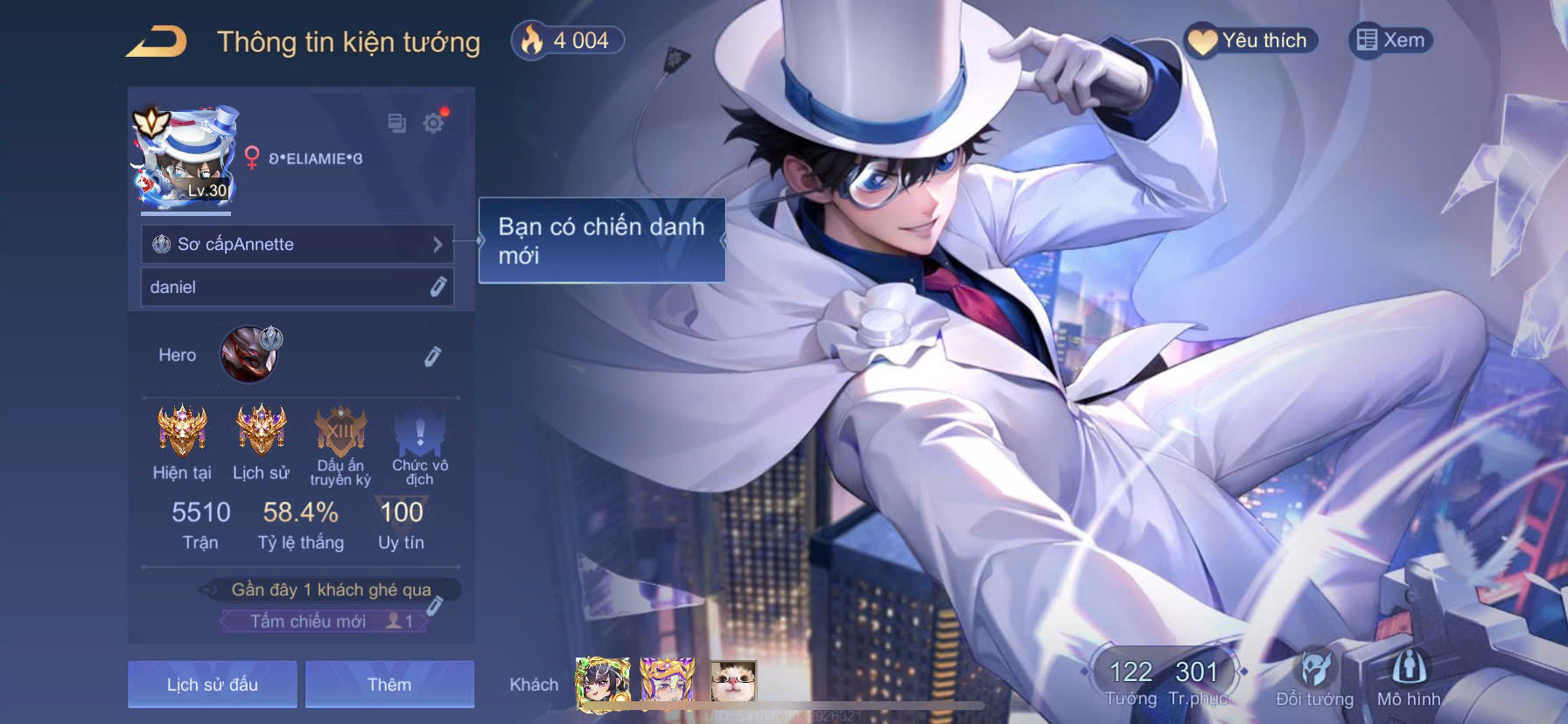Open the Xem panel
The height and width of the screenshot is (724, 1568).
[1389, 39]
